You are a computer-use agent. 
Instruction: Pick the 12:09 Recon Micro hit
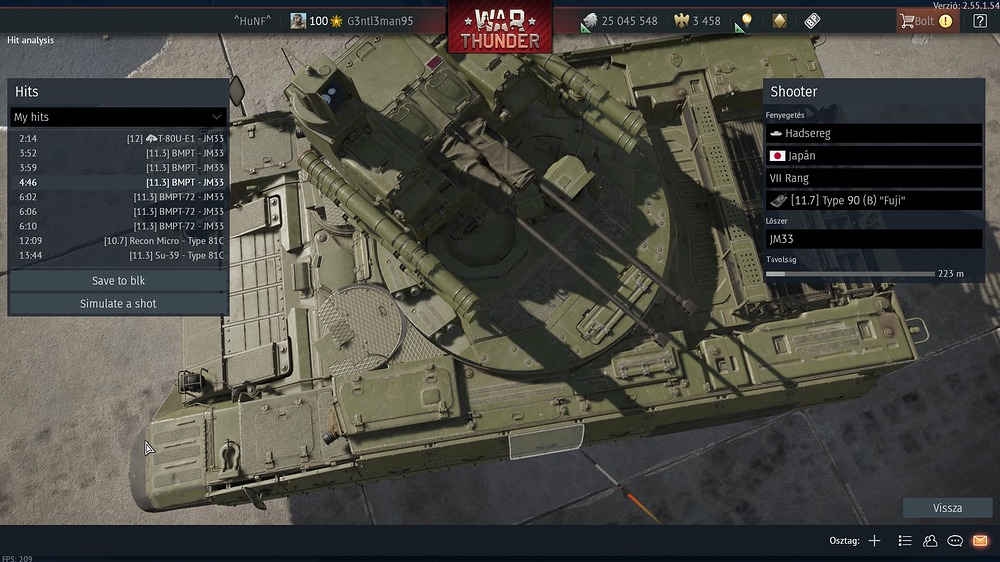pyautogui.click(x=120, y=241)
